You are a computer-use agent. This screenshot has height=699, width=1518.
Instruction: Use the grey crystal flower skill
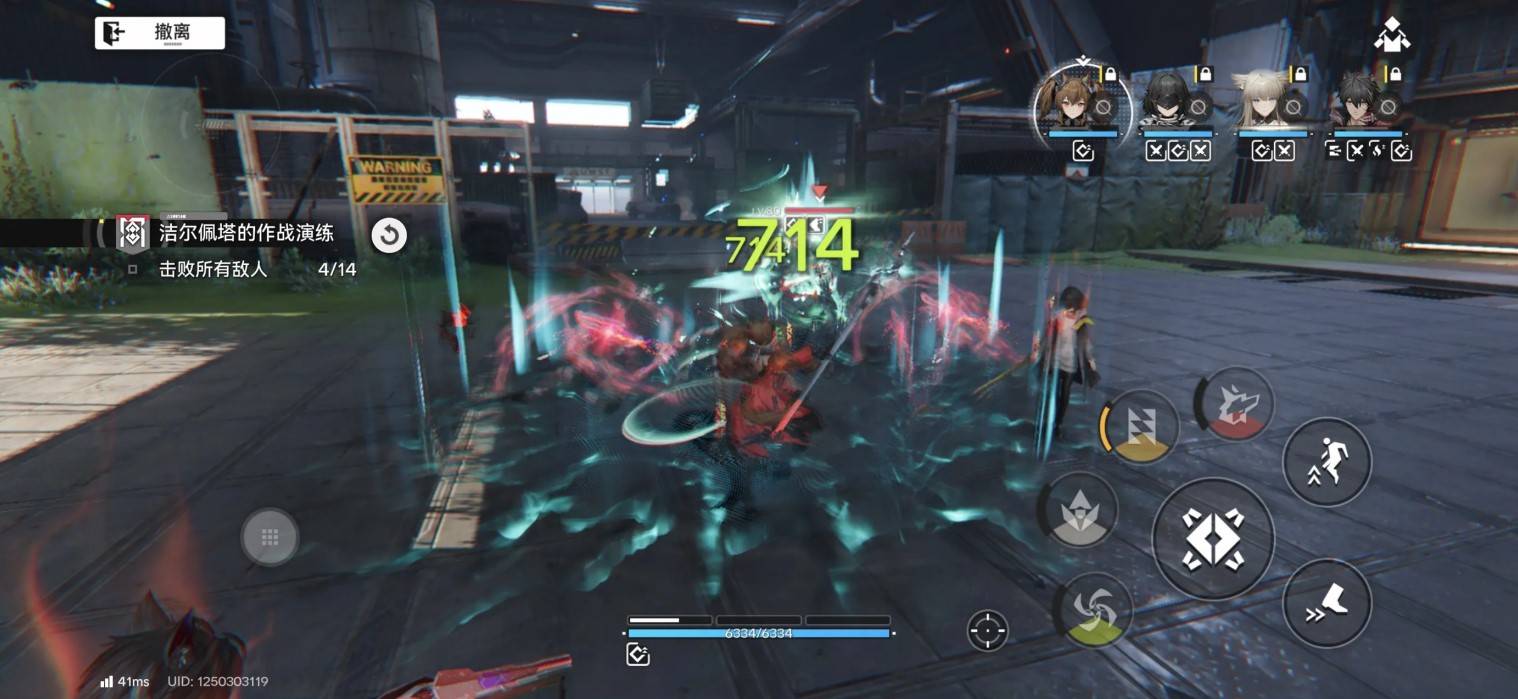(x=1082, y=510)
